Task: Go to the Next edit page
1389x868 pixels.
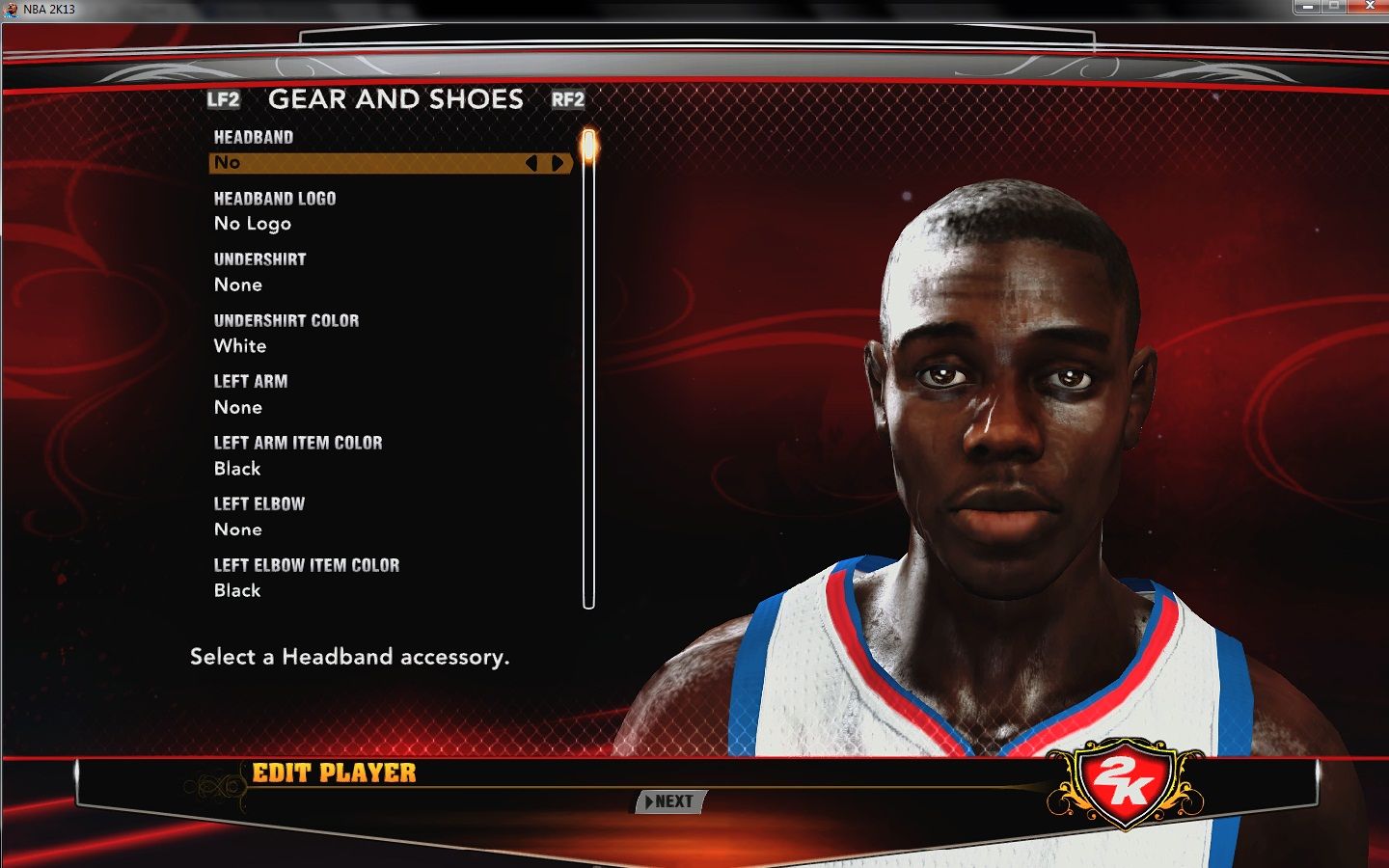Action: coord(671,801)
